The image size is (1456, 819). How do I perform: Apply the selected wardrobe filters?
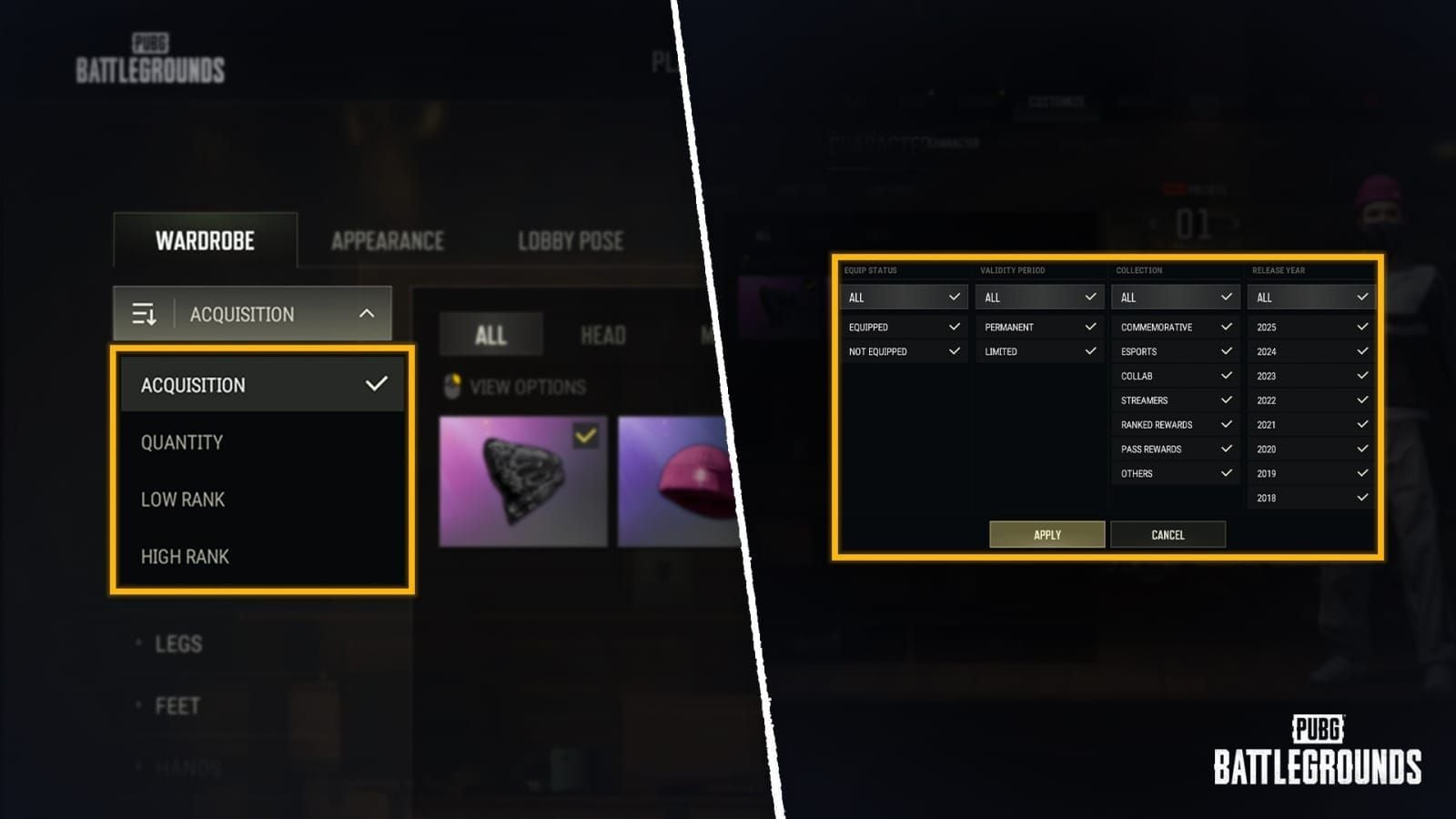coord(1046,534)
